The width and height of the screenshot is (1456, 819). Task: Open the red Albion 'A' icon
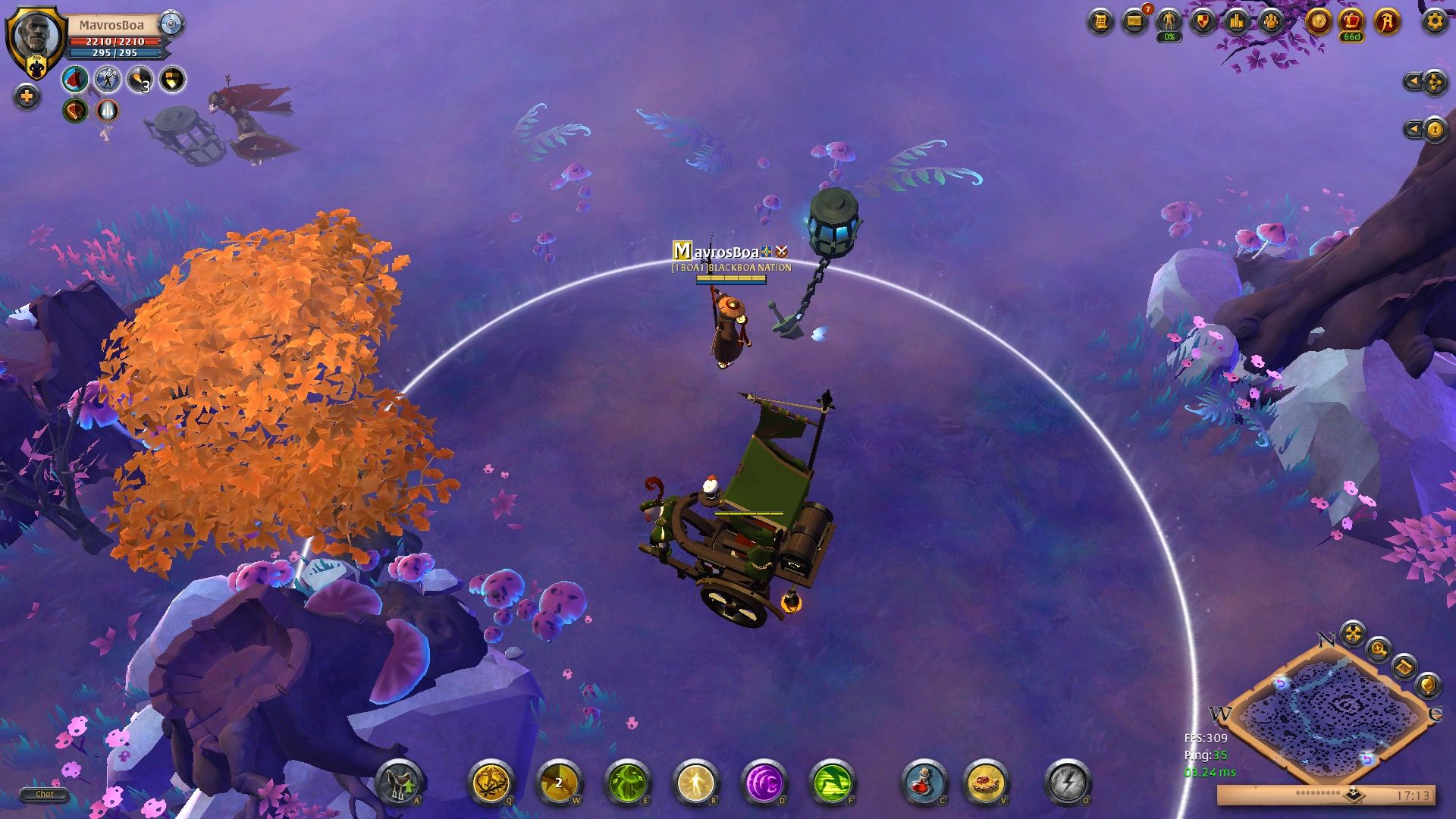tap(1387, 21)
